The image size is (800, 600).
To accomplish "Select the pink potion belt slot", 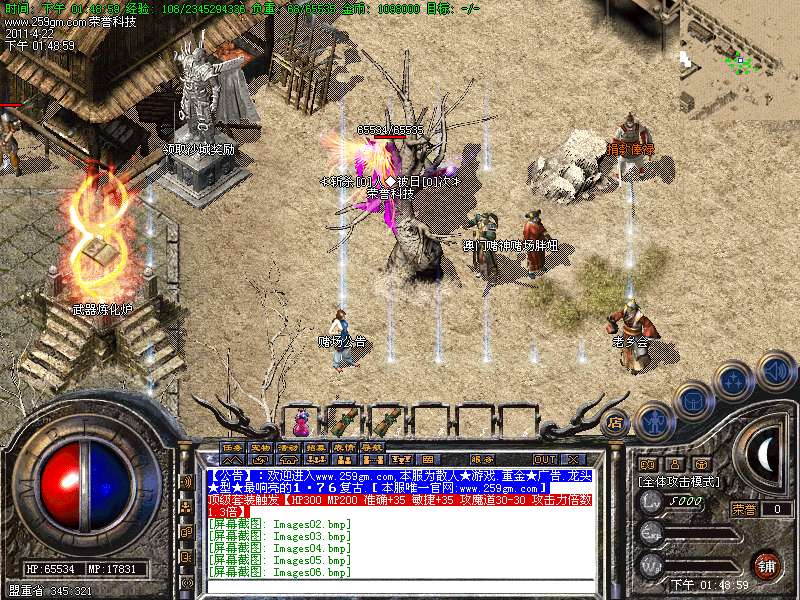I will coord(300,418).
